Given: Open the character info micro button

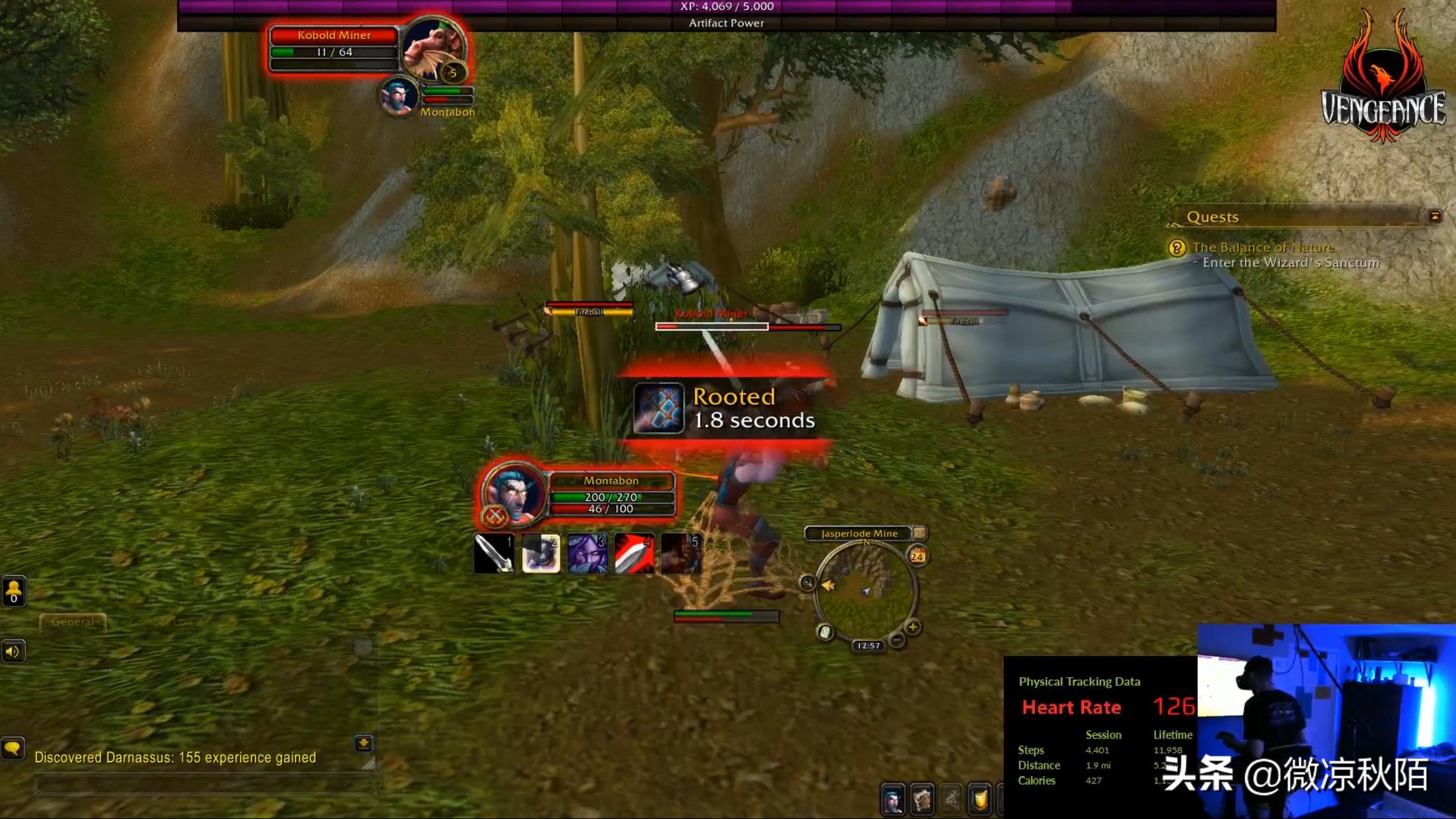Looking at the screenshot, I should pos(892,801).
